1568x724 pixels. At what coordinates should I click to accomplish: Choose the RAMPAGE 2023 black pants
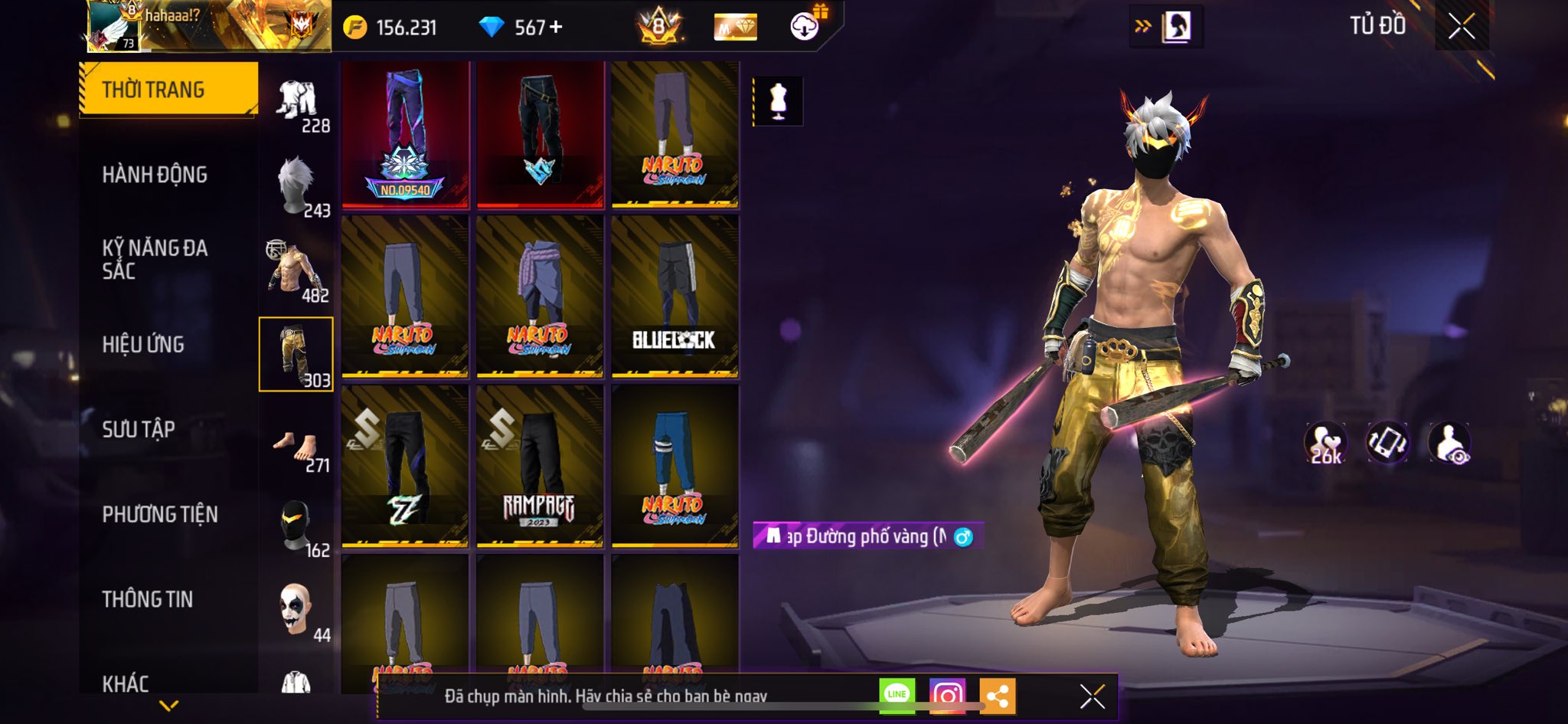pyautogui.click(x=540, y=466)
